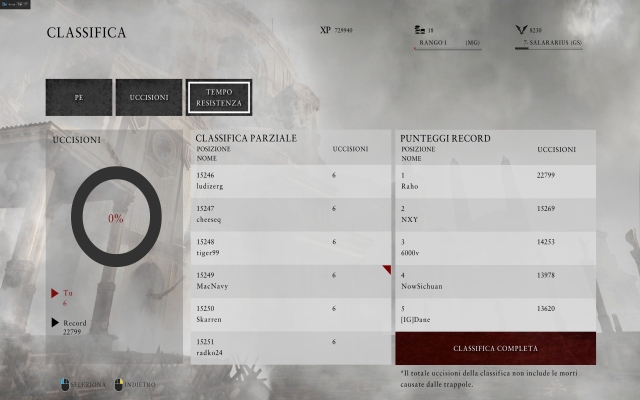
Task: Highlight the MacNavy ranking row
Action: tap(291, 280)
